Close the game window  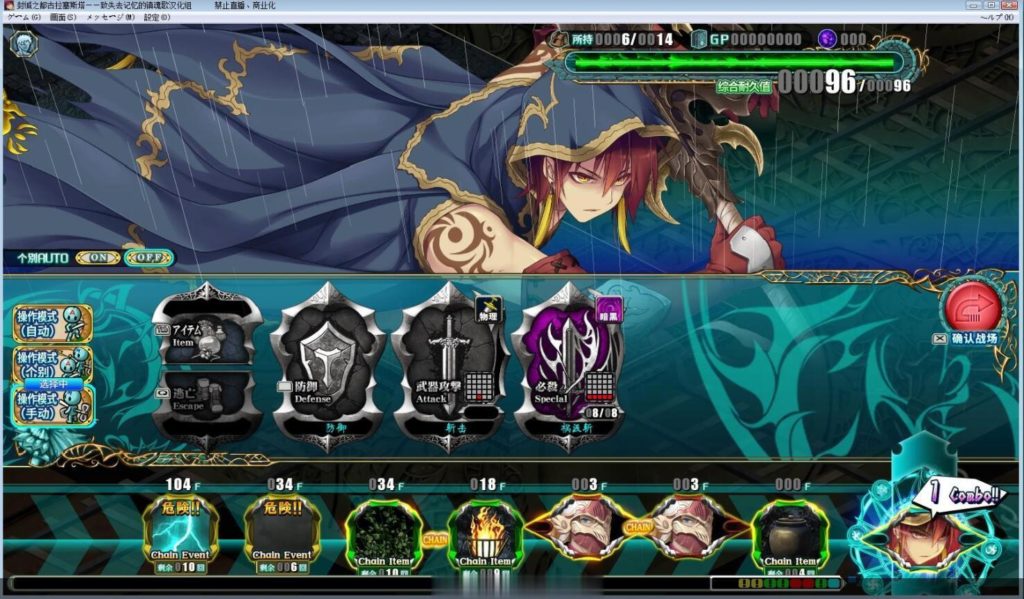pyautogui.click(x=1011, y=6)
